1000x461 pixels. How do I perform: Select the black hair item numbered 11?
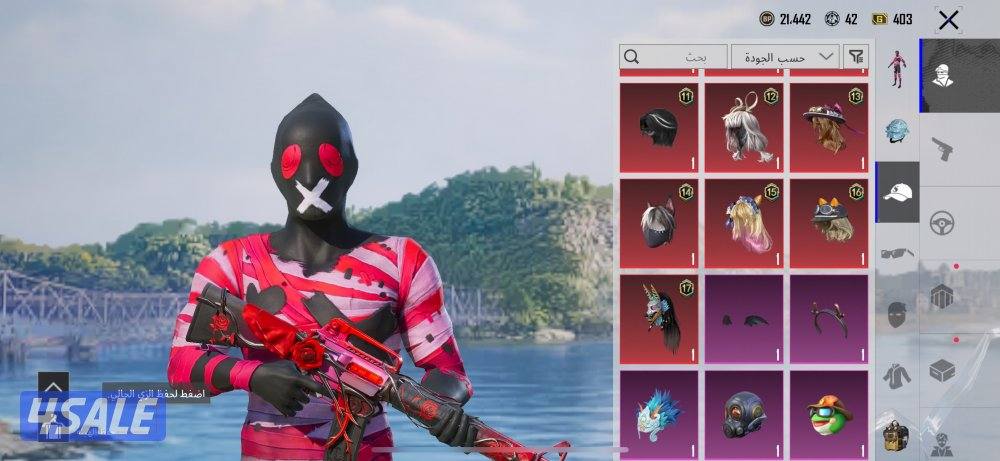[659, 127]
